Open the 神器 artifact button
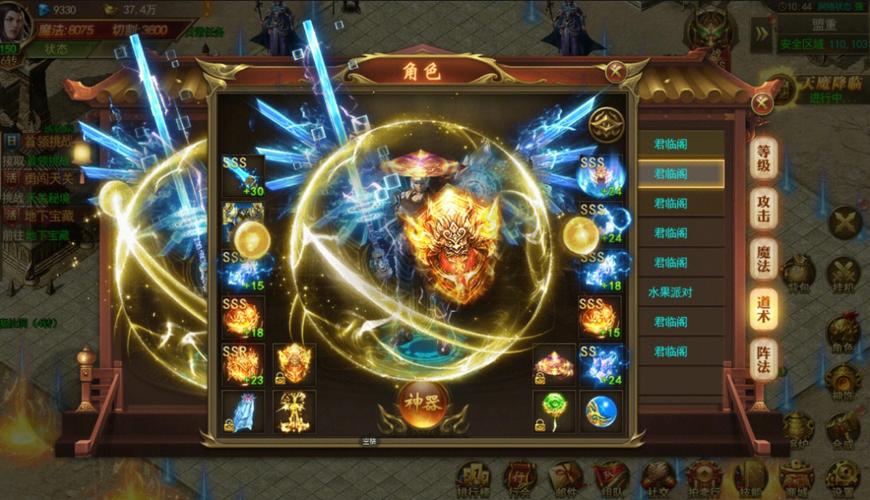 [423, 402]
